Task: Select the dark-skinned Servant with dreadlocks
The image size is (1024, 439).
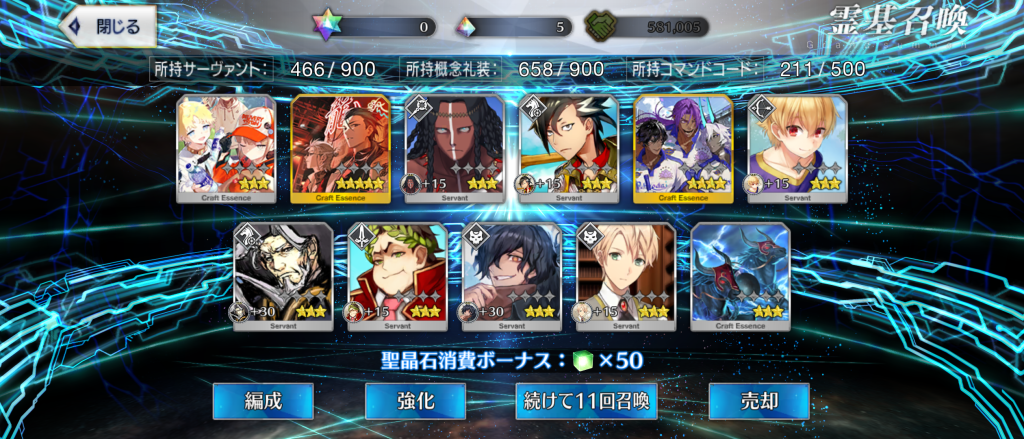Action: (454, 148)
